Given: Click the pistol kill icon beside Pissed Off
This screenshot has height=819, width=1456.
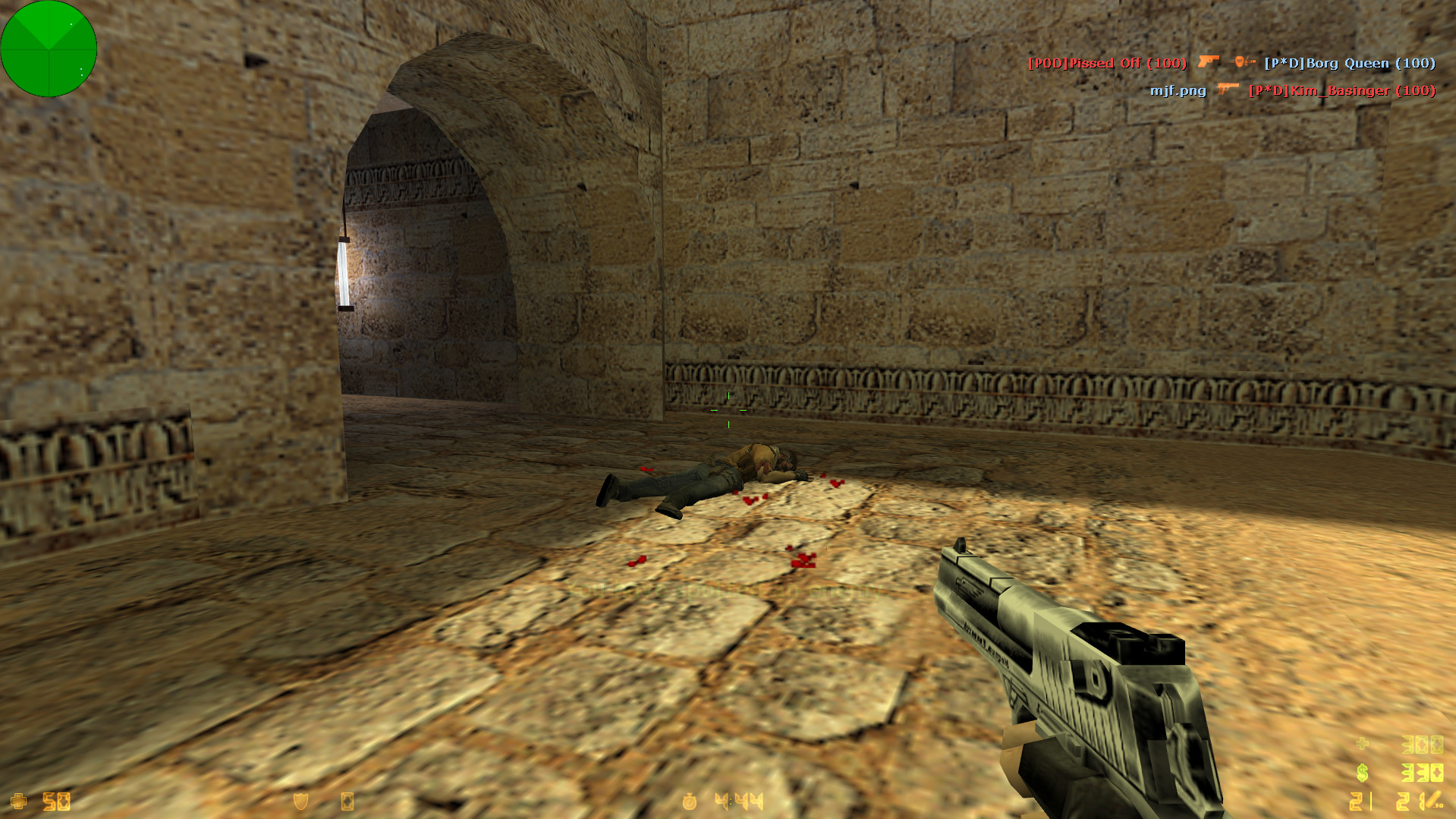Looking at the screenshot, I should coord(1209,62).
